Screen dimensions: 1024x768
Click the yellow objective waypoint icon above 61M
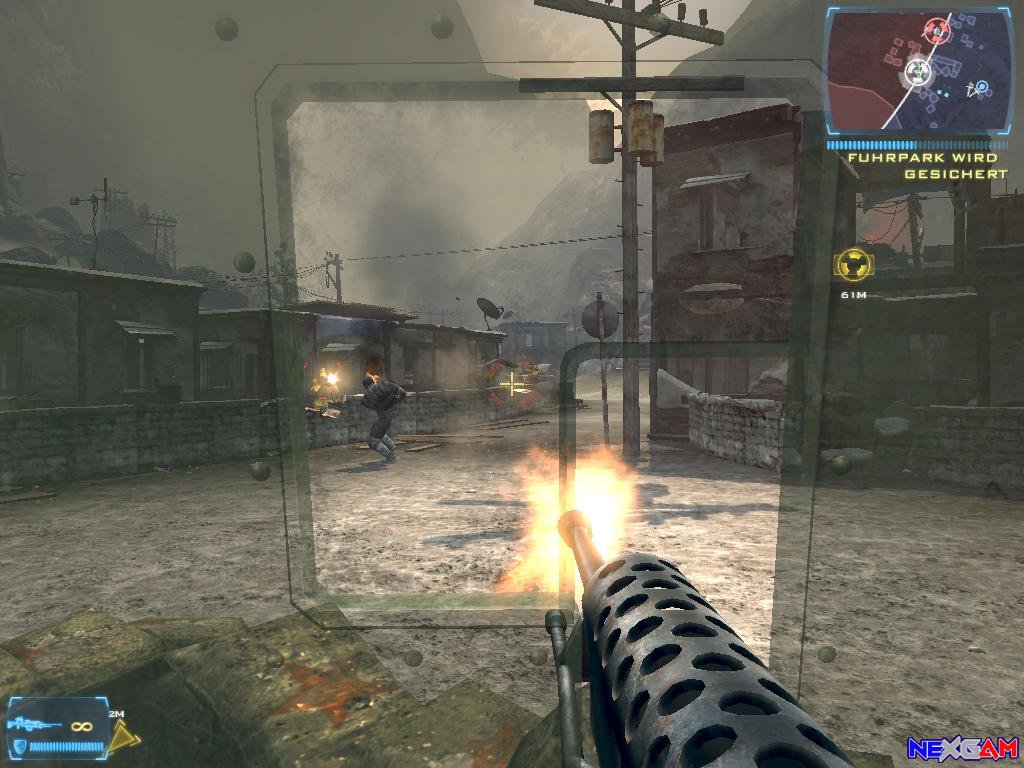pyautogui.click(x=853, y=264)
